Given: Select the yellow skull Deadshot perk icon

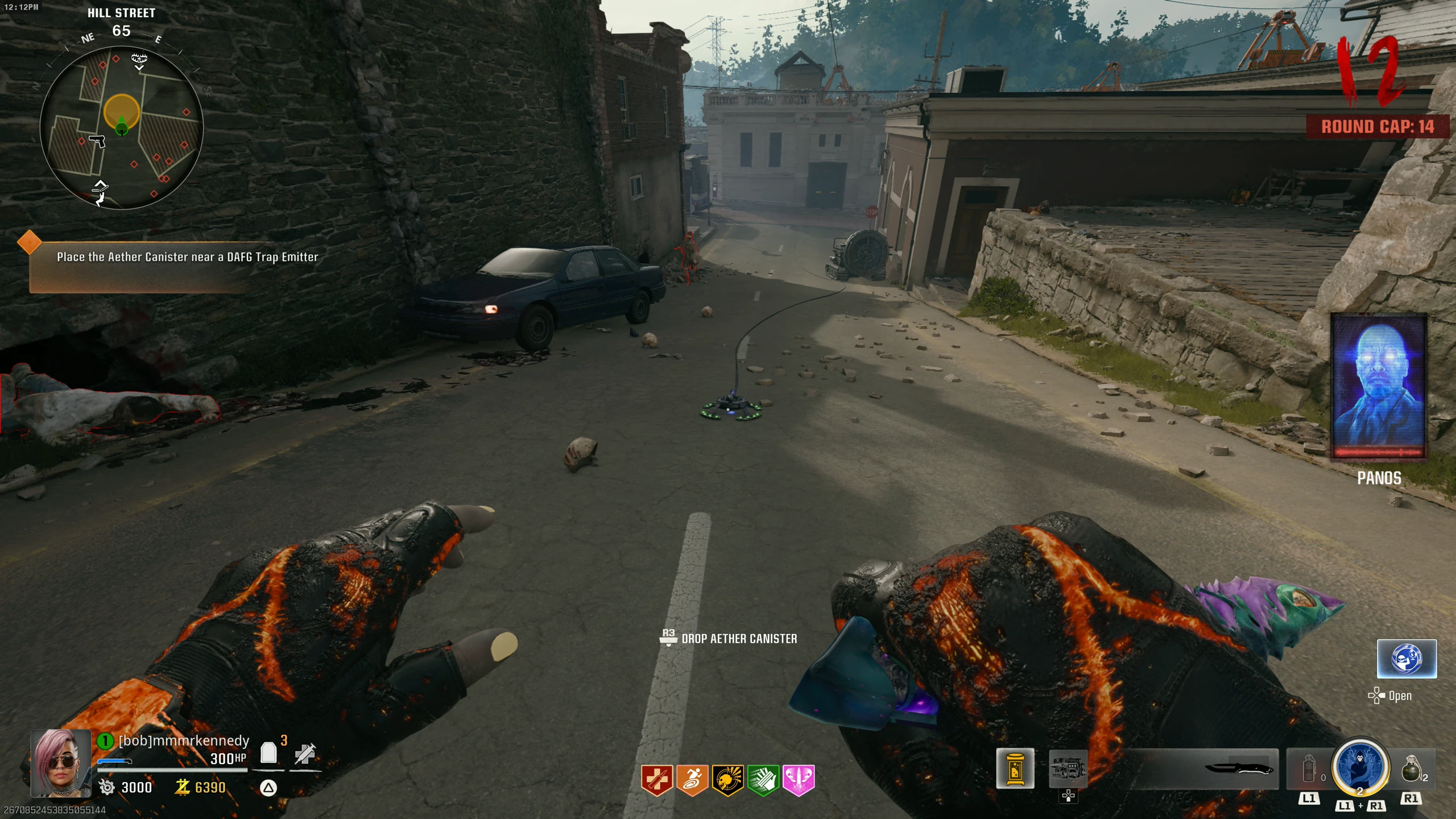Looking at the screenshot, I should coord(727,780).
